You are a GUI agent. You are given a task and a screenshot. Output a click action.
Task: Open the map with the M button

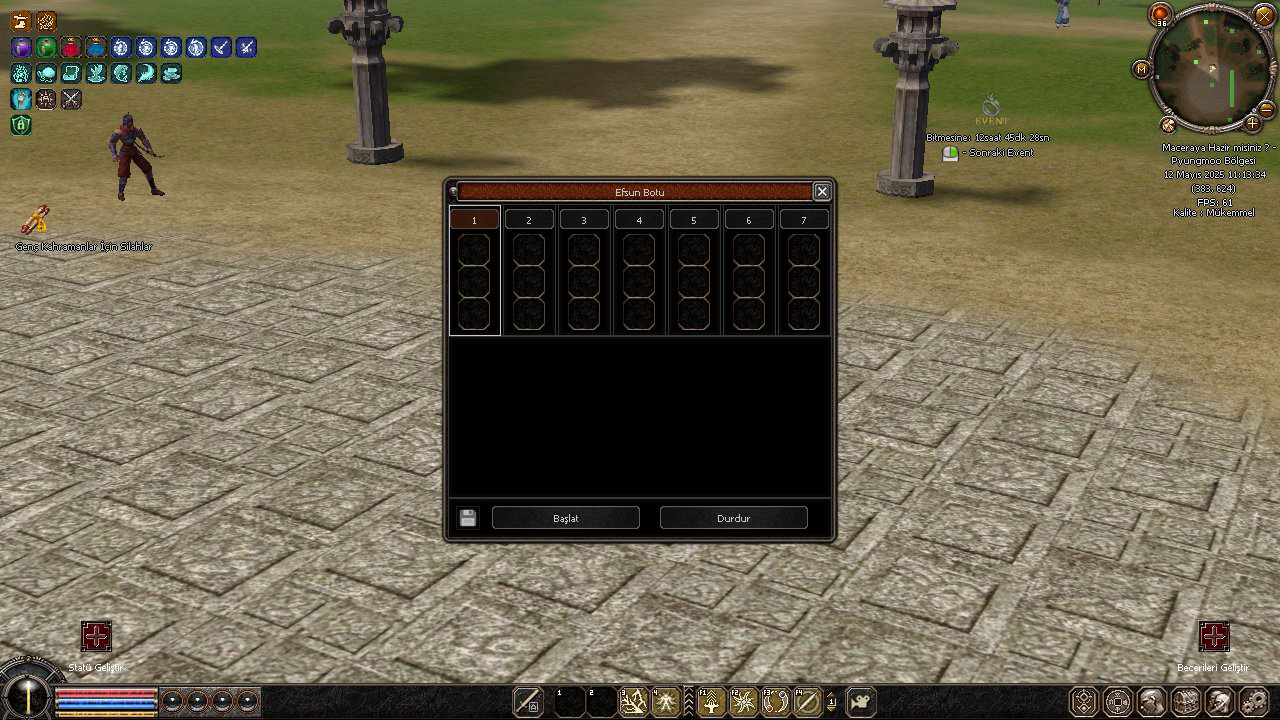coord(1141,69)
